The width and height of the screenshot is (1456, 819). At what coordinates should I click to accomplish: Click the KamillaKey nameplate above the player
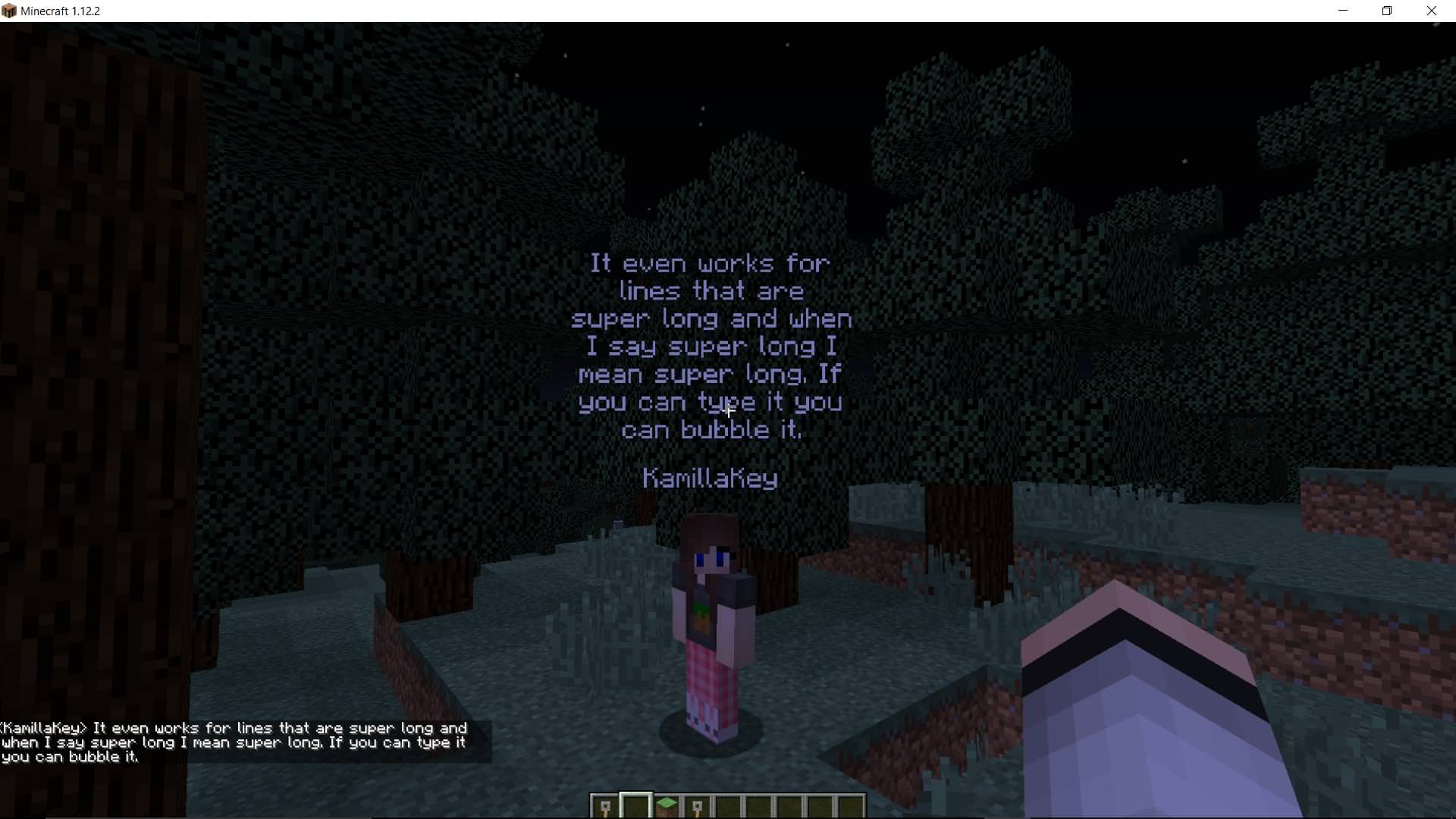(710, 479)
